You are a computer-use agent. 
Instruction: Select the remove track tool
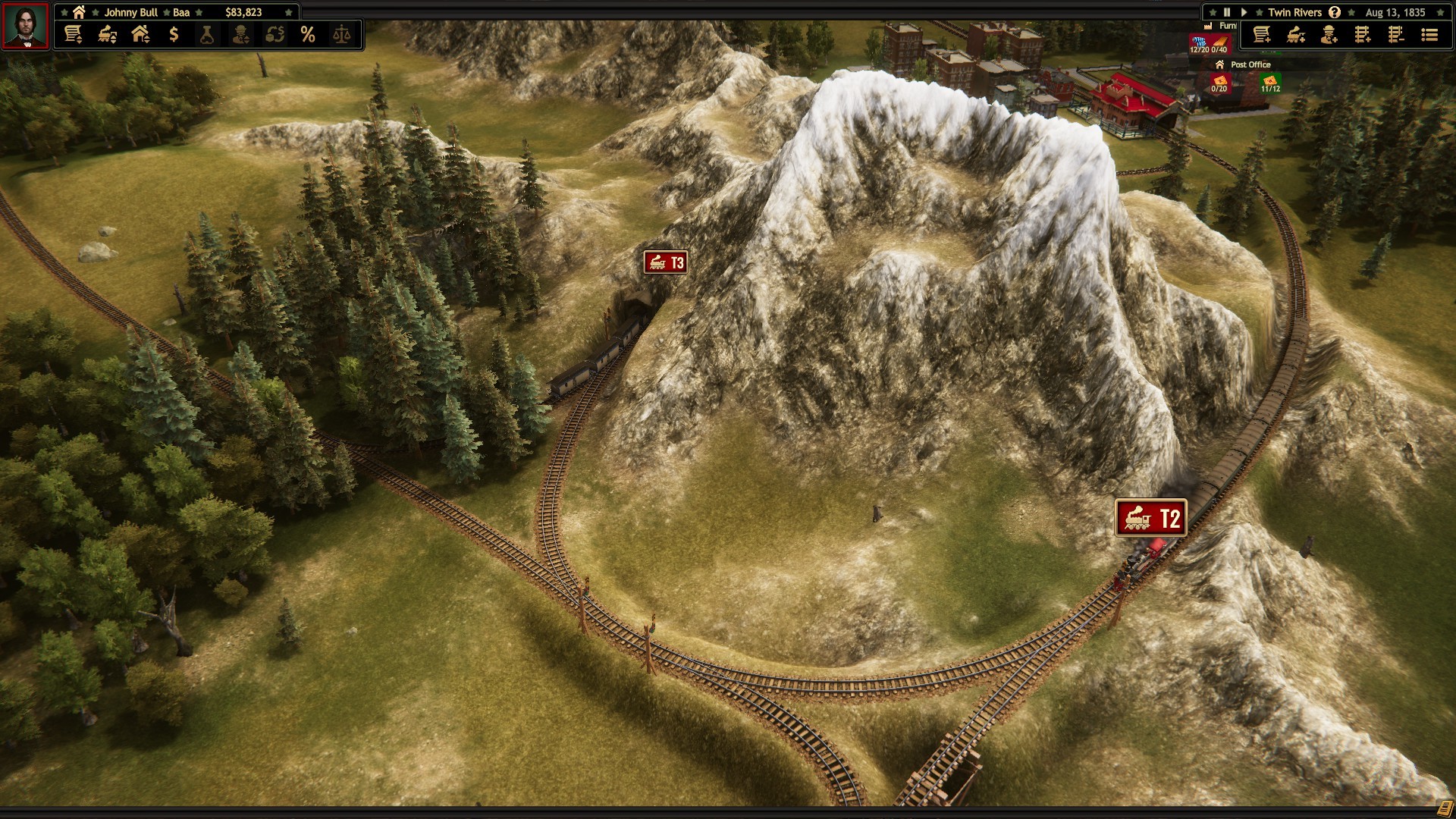click(1396, 34)
